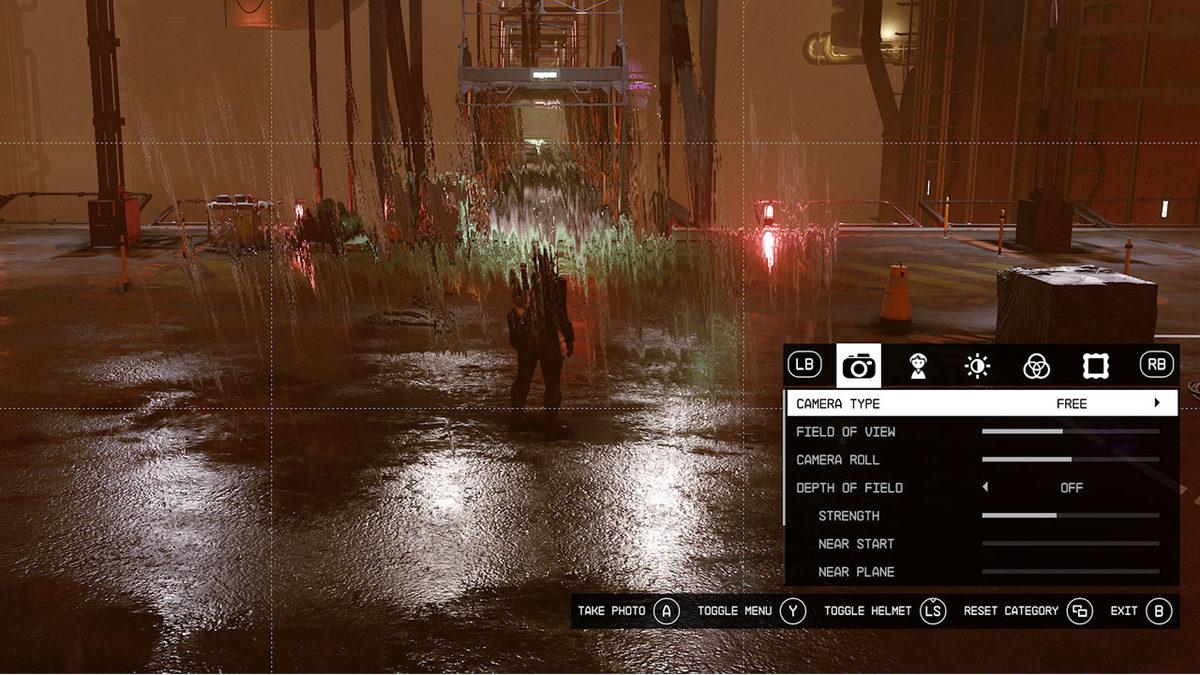Open the character pose tab
Image resolution: width=1200 pixels, height=675 pixels.
[x=918, y=366]
